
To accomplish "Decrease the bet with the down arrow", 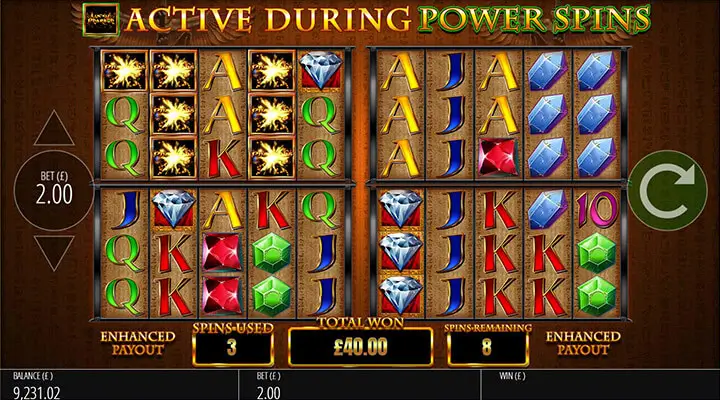I will [x=55, y=250].
